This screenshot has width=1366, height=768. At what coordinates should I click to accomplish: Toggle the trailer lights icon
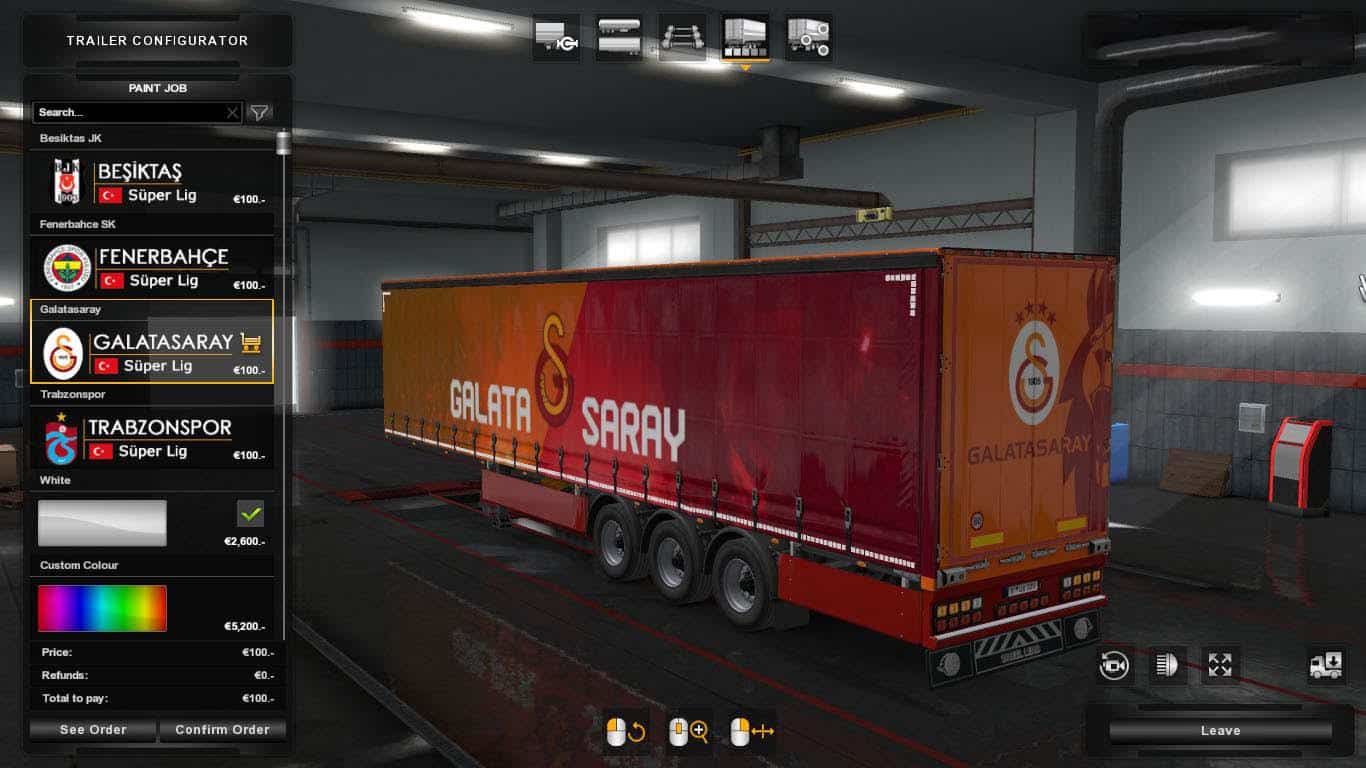(x=1167, y=666)
